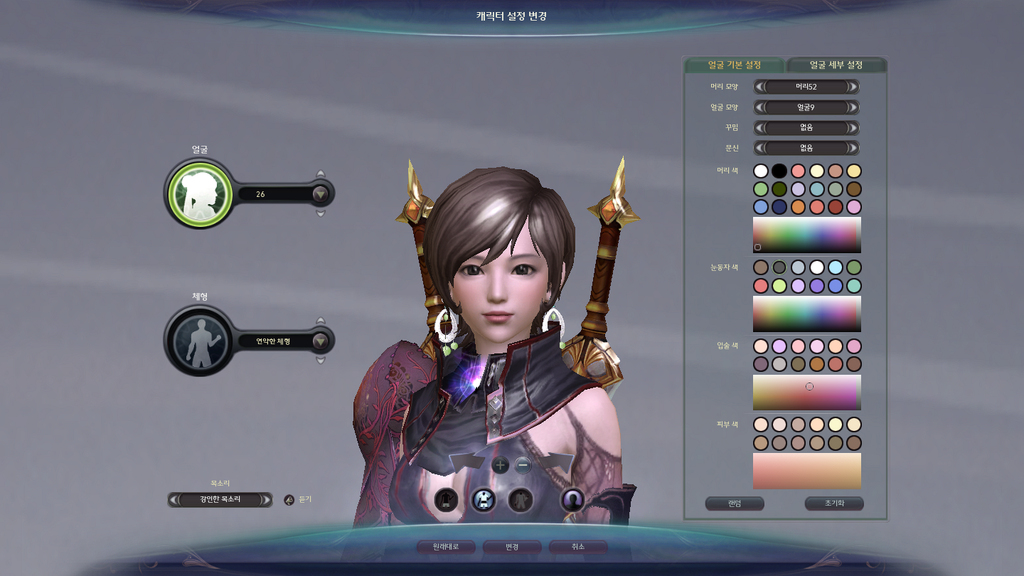Confirm changes with the 변경 button
Image resolution: width=1024 pixels, height=576 pixels.
(x=512, y=547)
